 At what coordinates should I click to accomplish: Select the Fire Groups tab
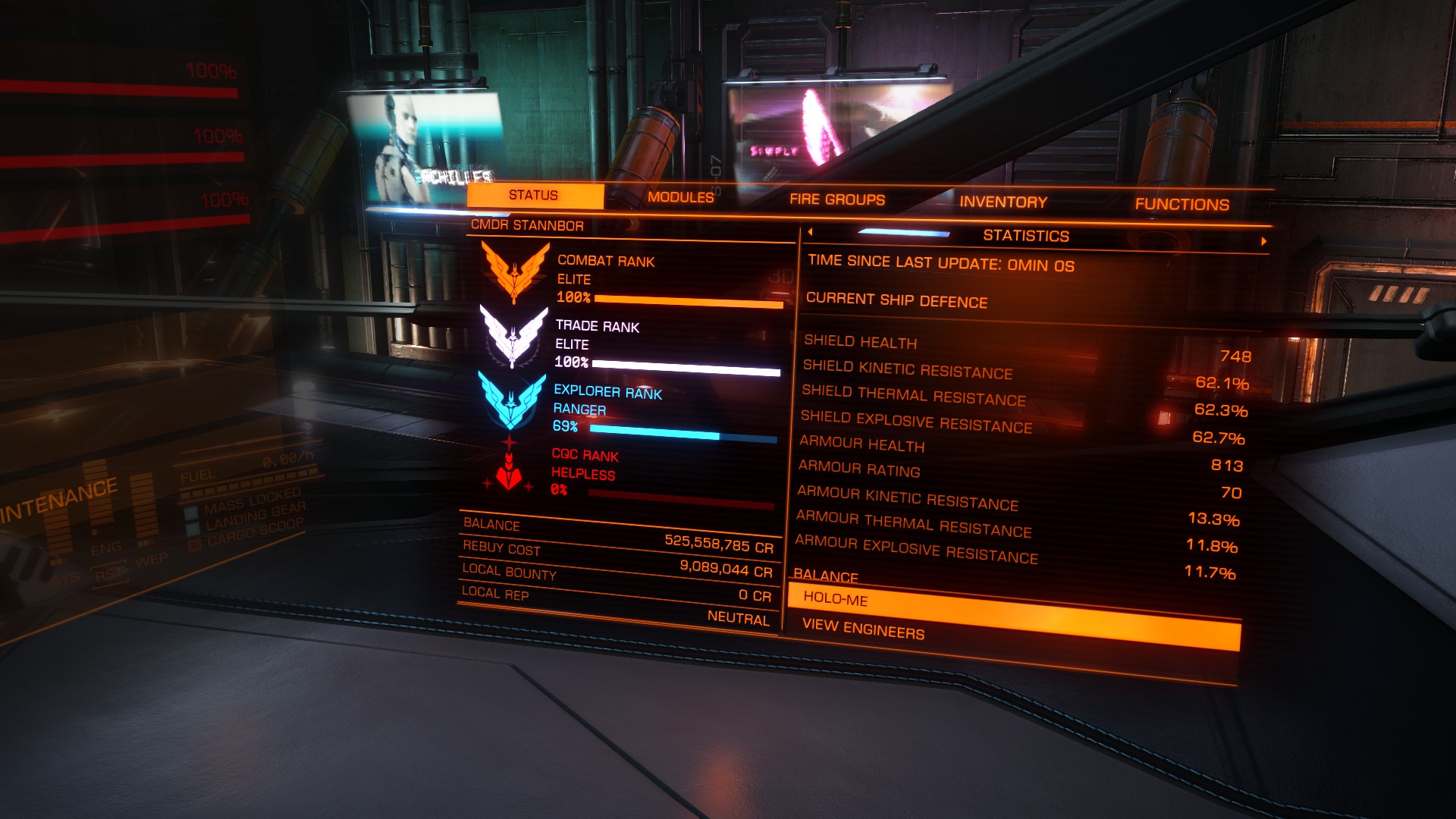837,199
